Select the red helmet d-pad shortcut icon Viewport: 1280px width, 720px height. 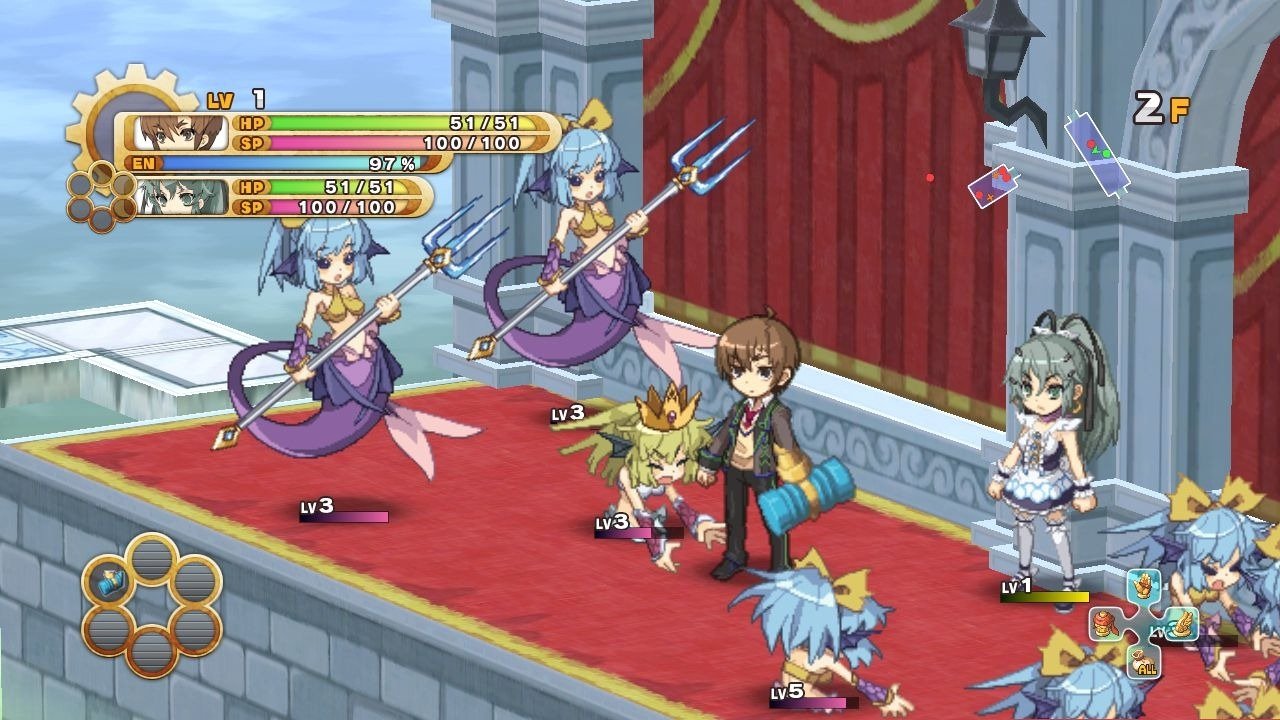[1104, 624]
